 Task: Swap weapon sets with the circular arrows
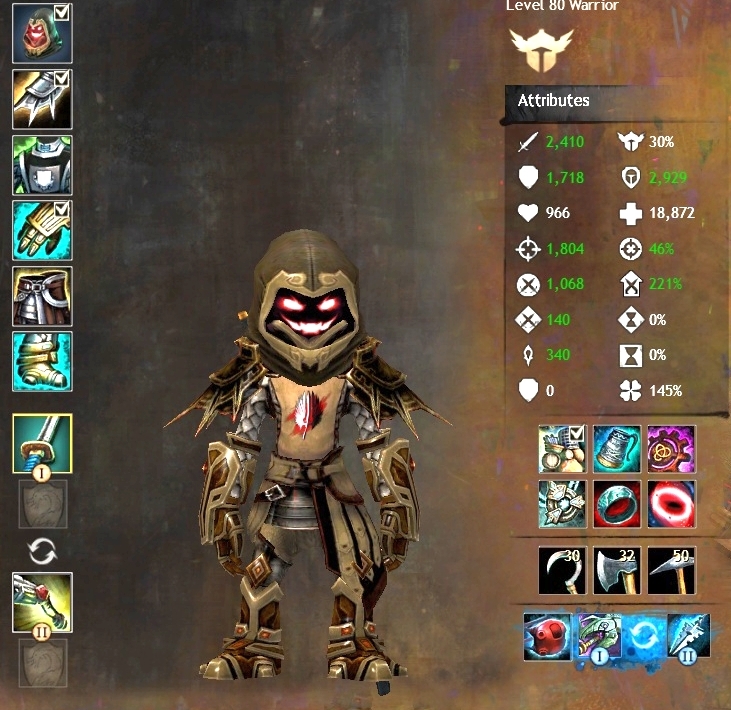coord(42,549)
